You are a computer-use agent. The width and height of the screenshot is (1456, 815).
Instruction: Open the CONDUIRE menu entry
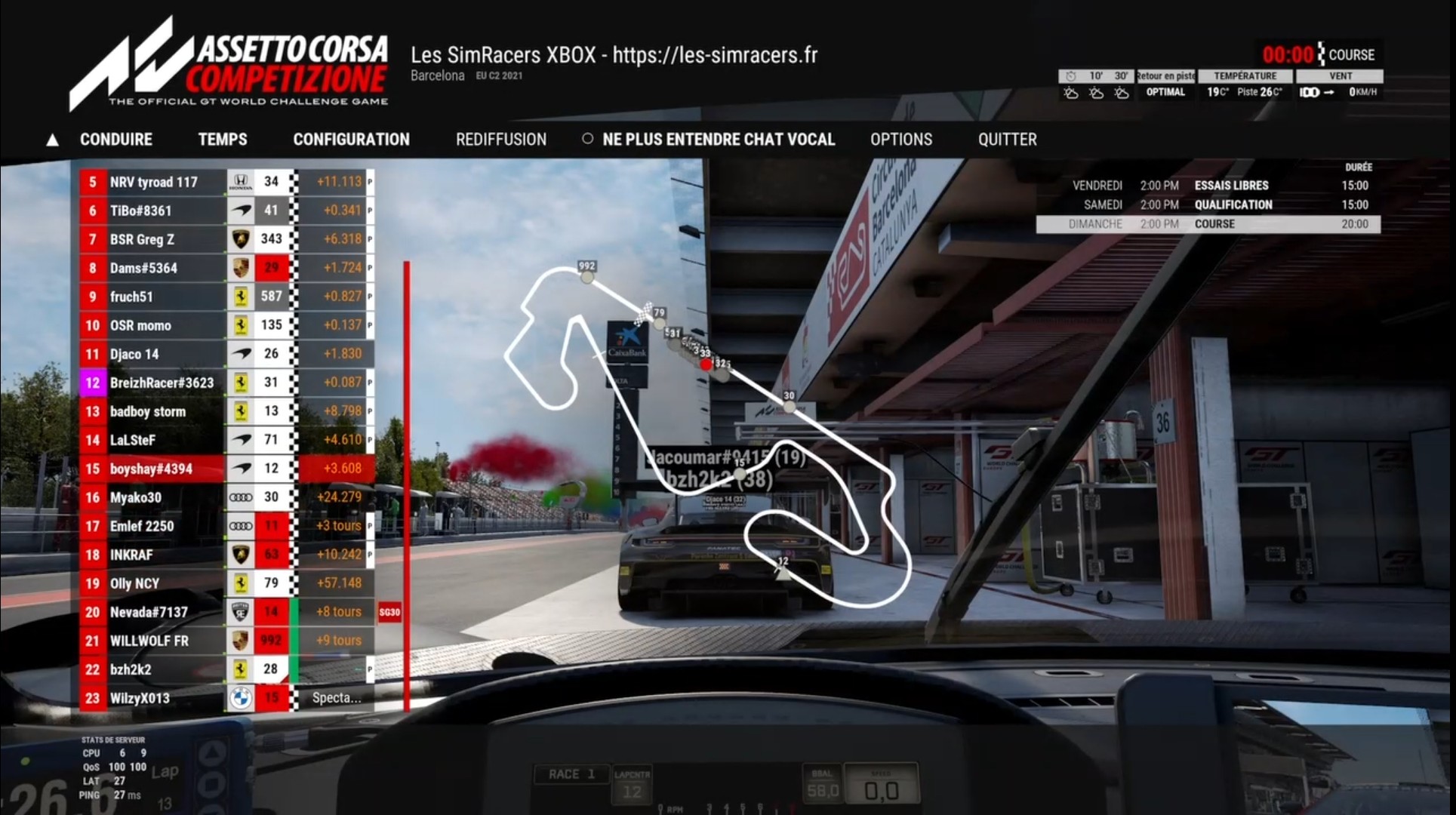tap(115, 140)
